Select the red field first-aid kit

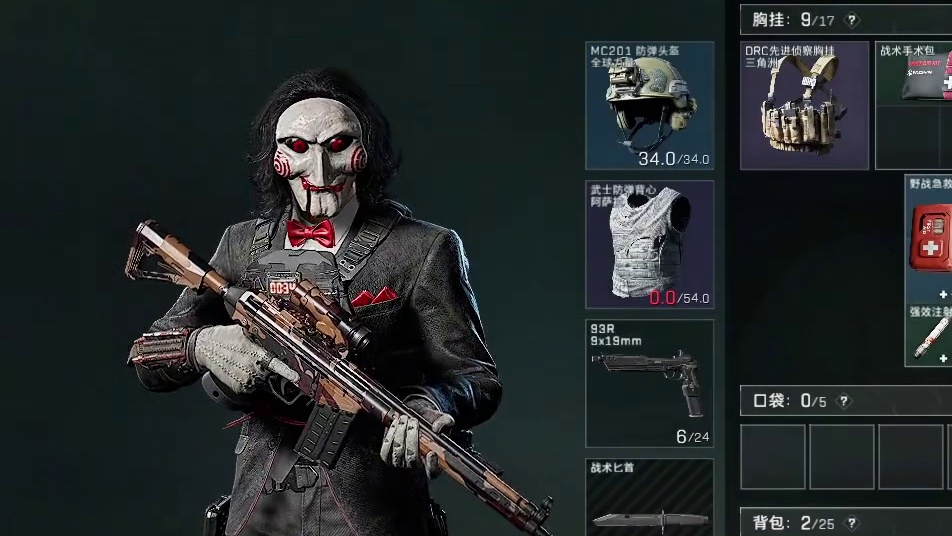pyautogui.click(x=930, y=238)
